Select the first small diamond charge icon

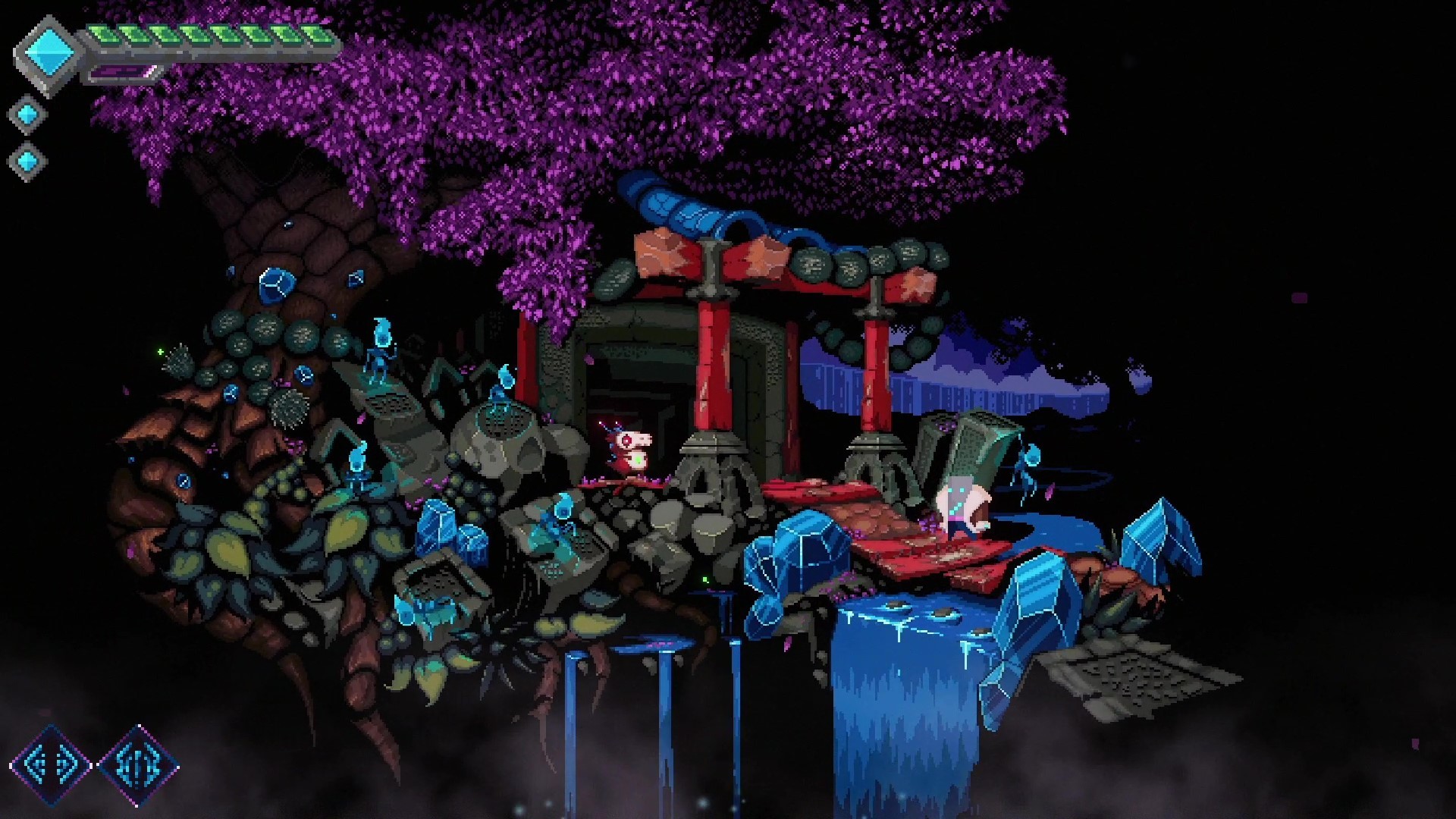coord(29,112)
